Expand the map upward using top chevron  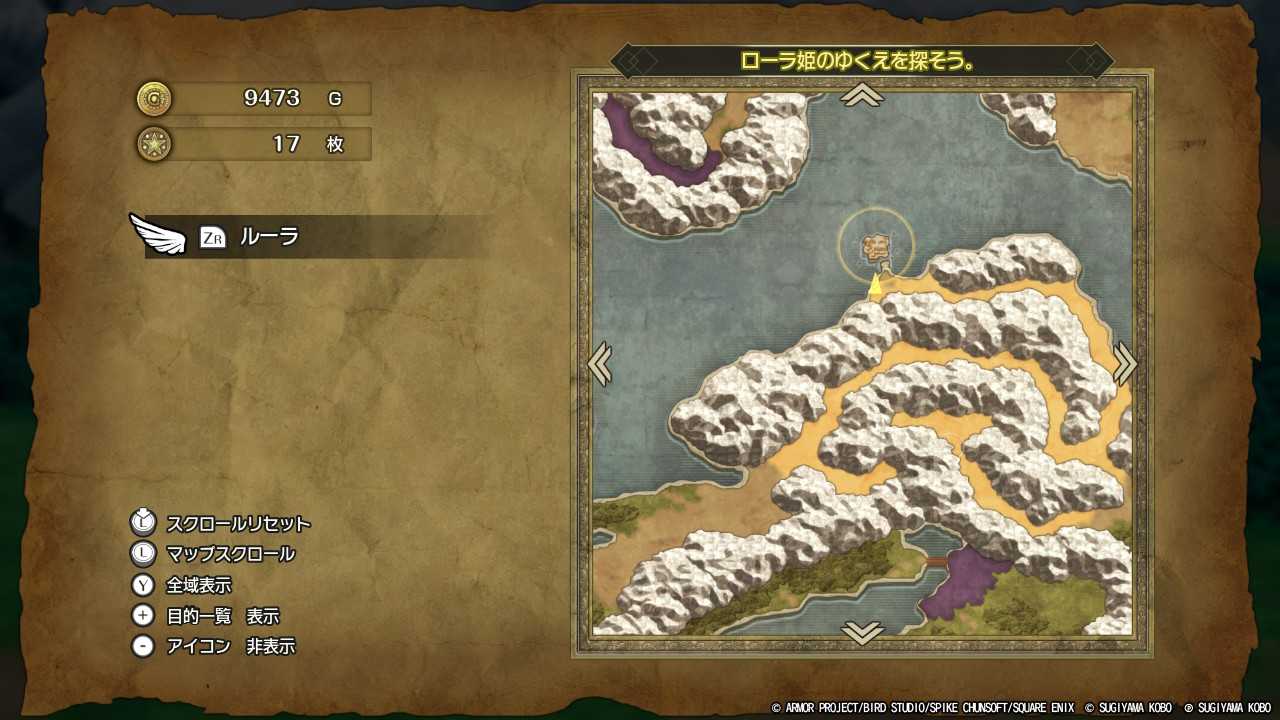click(862, 95)
